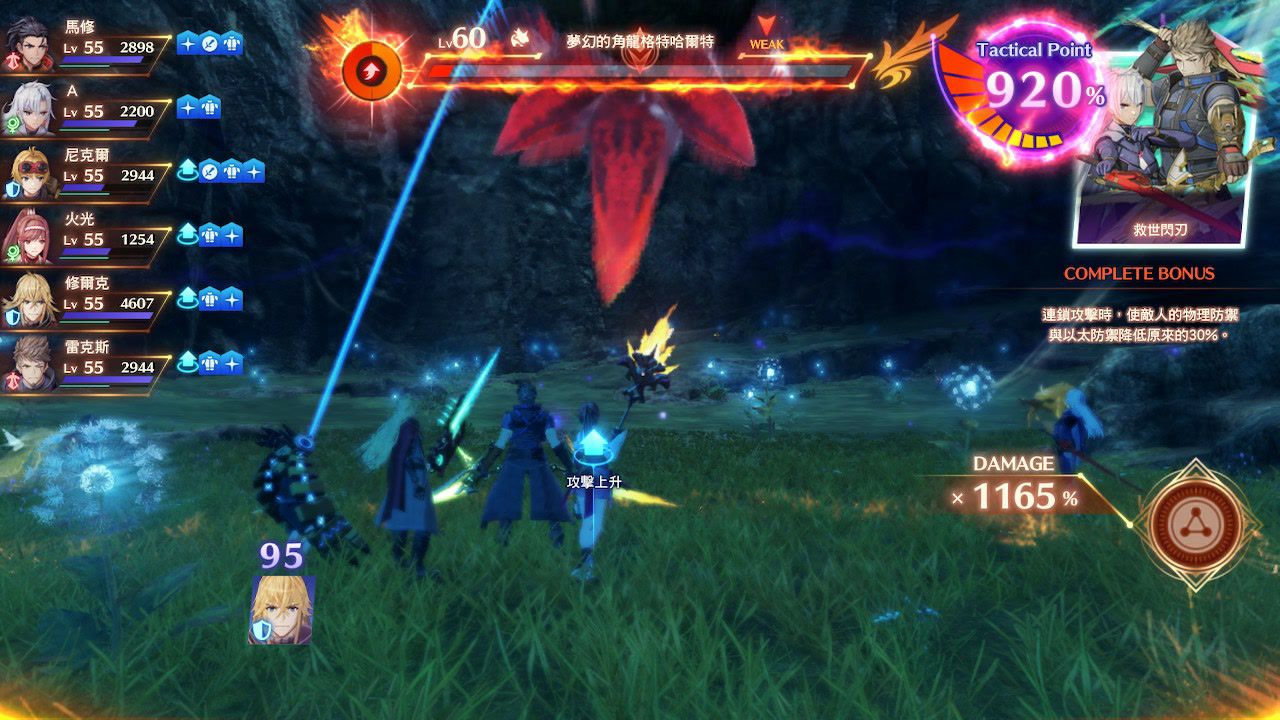The width and height of the screenshot is (1280, 720).
Task: Click the armor buff icon next to A
Action: click(x=210, y=107)
